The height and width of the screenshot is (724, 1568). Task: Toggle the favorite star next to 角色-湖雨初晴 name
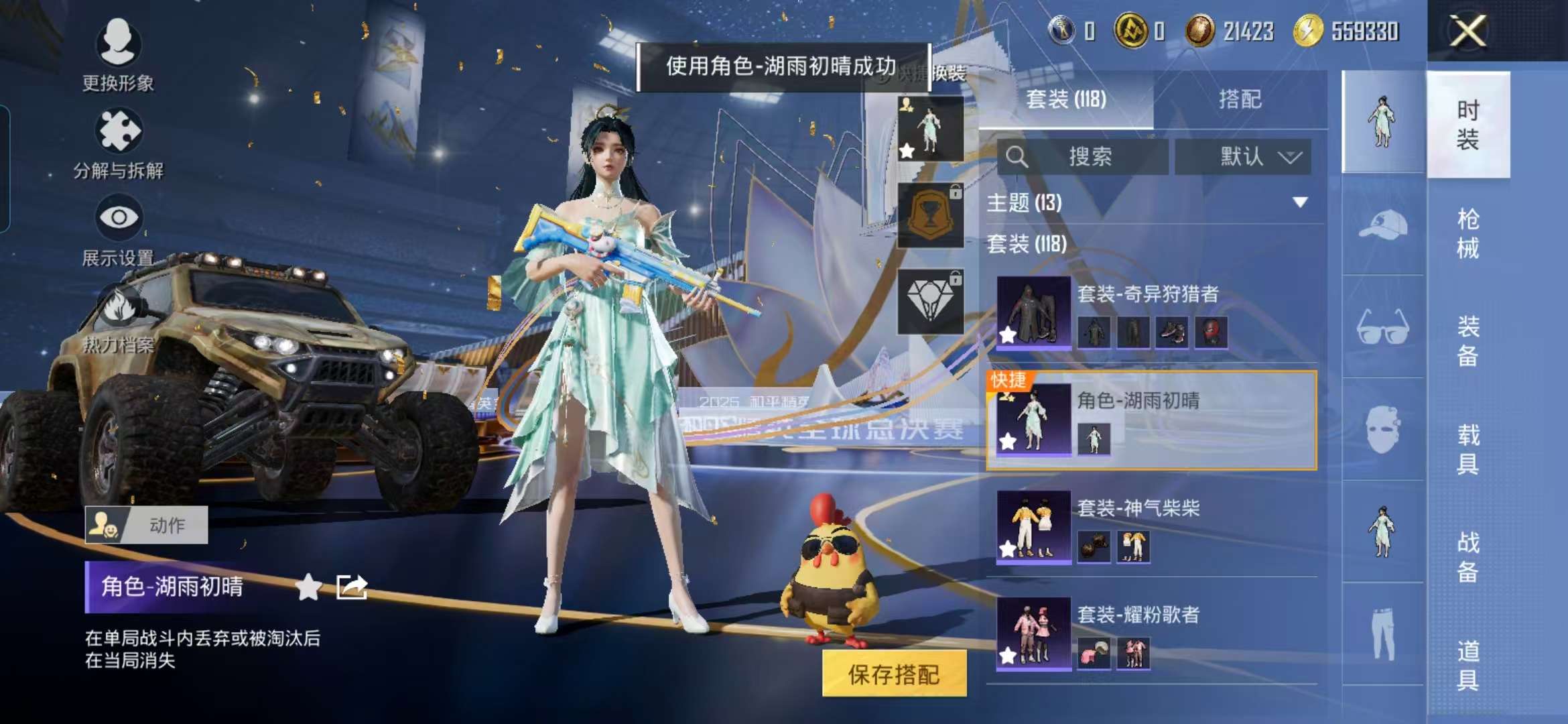[308, 586]
